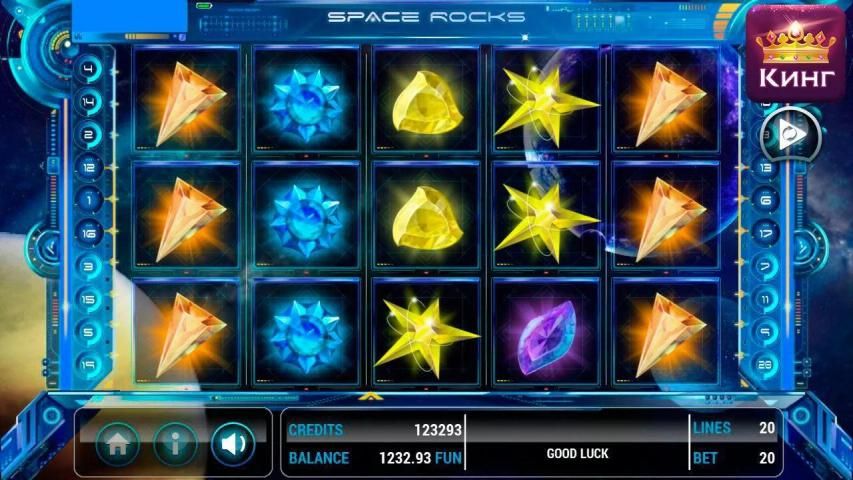
Task: Highlight payline marker 1
Action: tap(89, 201)
